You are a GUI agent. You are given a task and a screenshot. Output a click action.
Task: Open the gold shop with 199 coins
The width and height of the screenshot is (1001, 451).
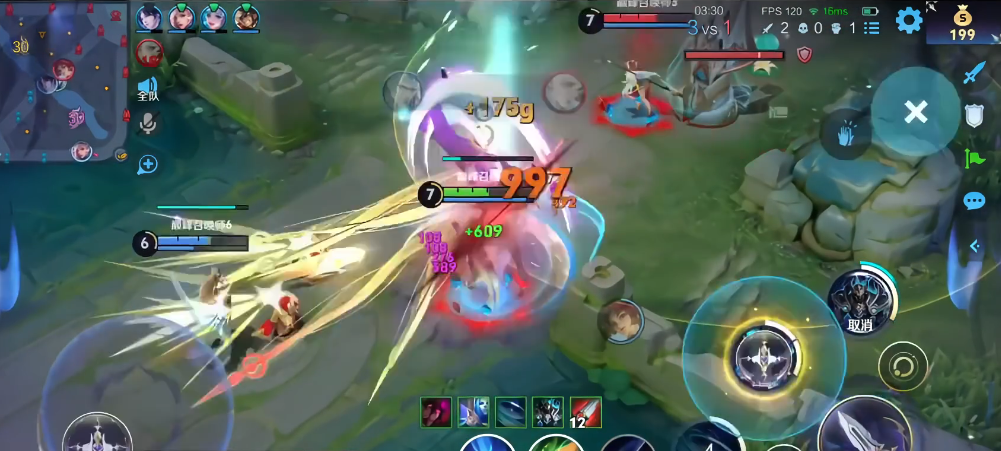pyautogui.click(x=962, y=23)
